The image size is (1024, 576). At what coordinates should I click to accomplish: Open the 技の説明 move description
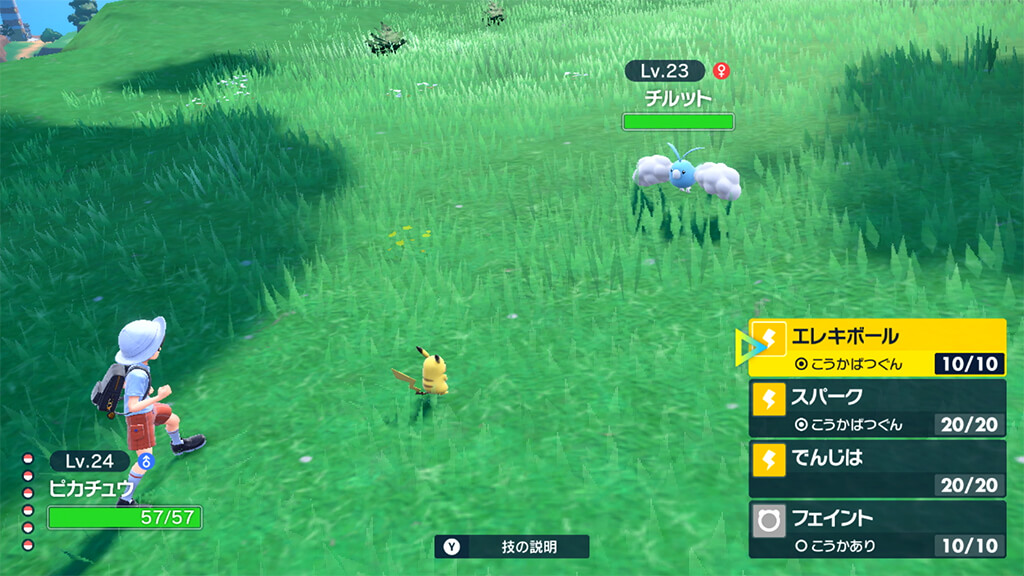[x=512, y=547]
